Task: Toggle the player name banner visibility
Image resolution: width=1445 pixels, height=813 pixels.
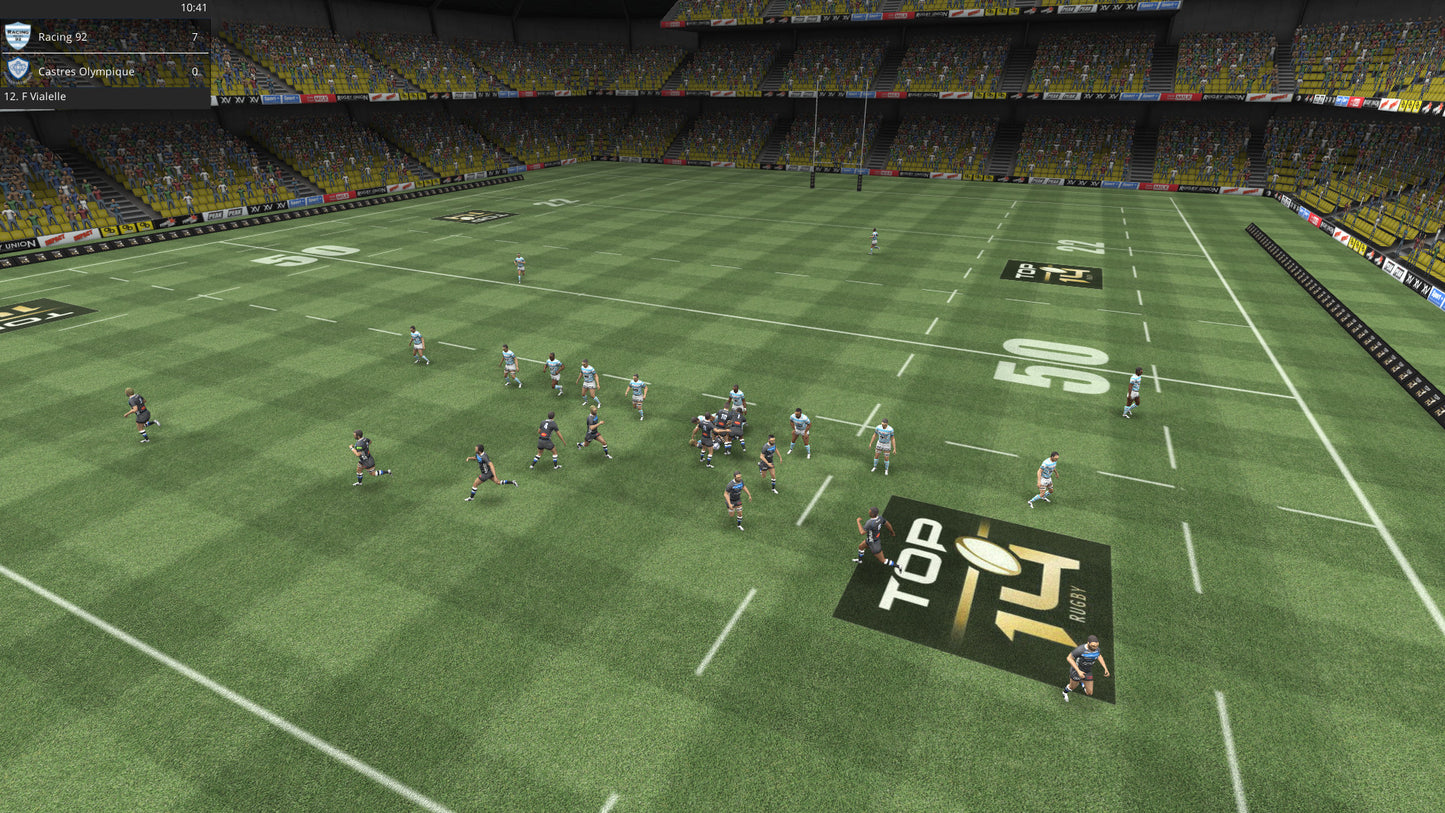Action: coord(35,96)
